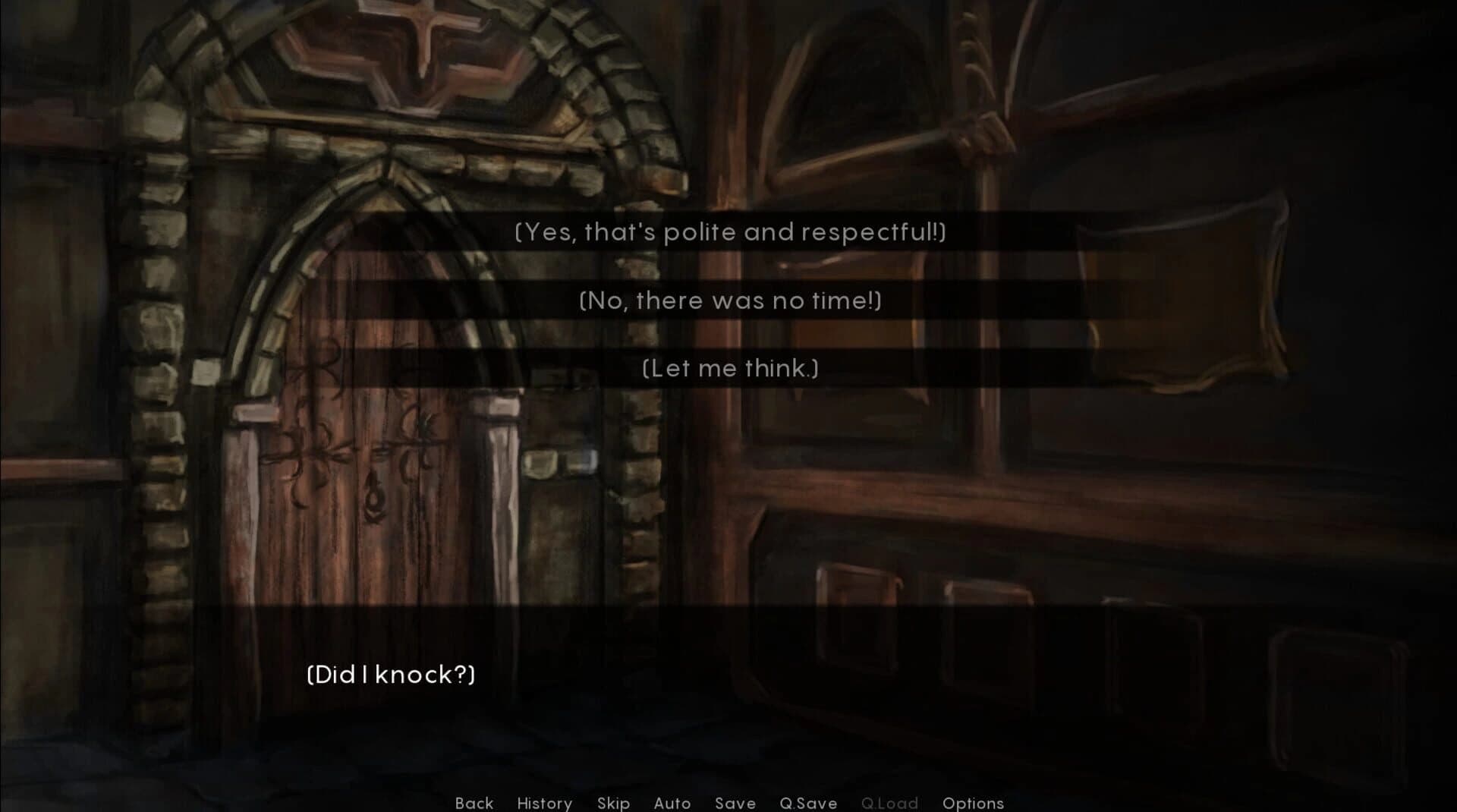Open Options to adjust game settings
Image resolution: width=1457 pixels, height=812 pixels.
tap(974, 803)
